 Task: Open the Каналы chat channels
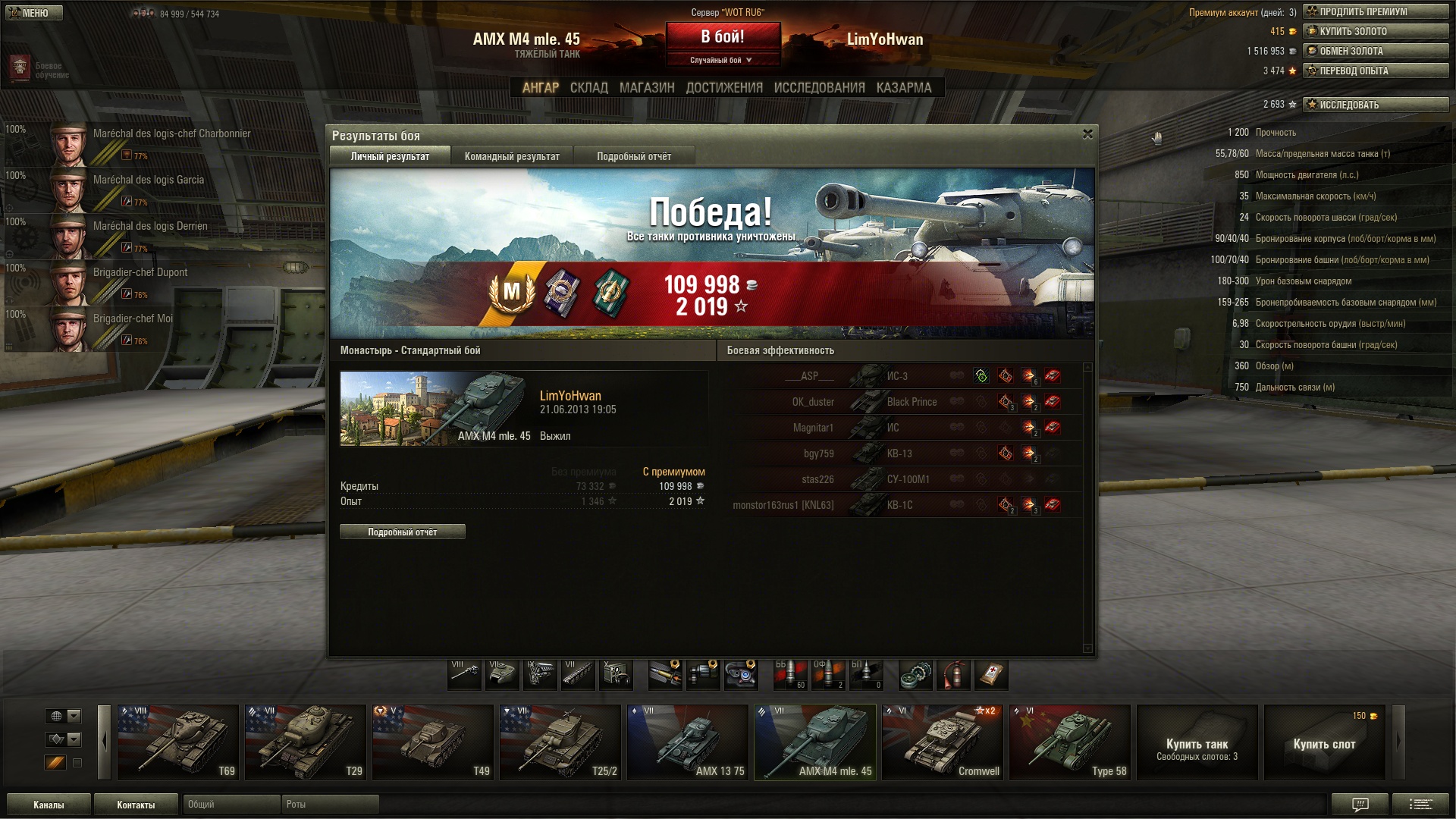coord(49,805)
